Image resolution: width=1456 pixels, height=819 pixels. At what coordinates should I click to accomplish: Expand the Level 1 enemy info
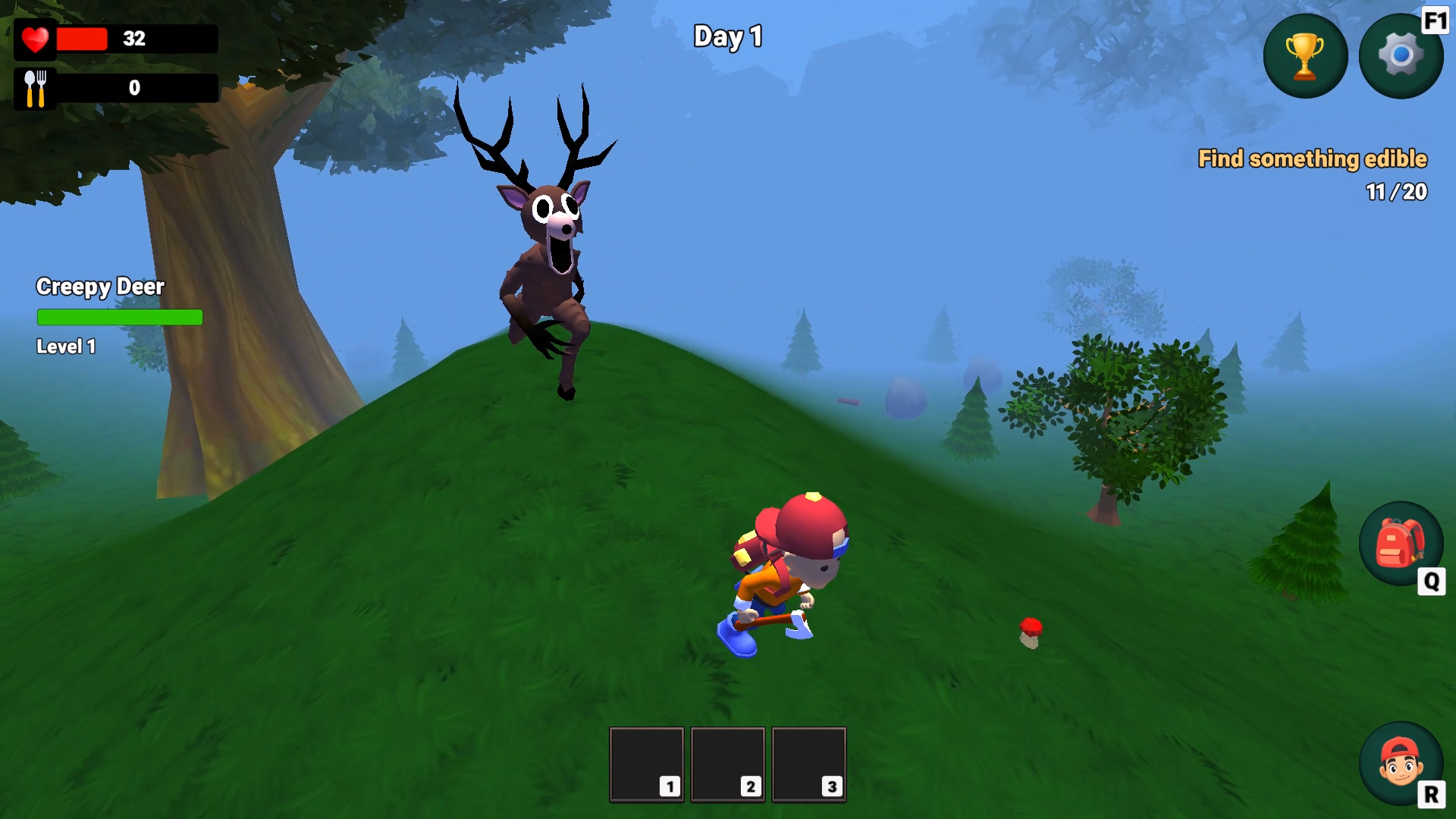(65, 346)
